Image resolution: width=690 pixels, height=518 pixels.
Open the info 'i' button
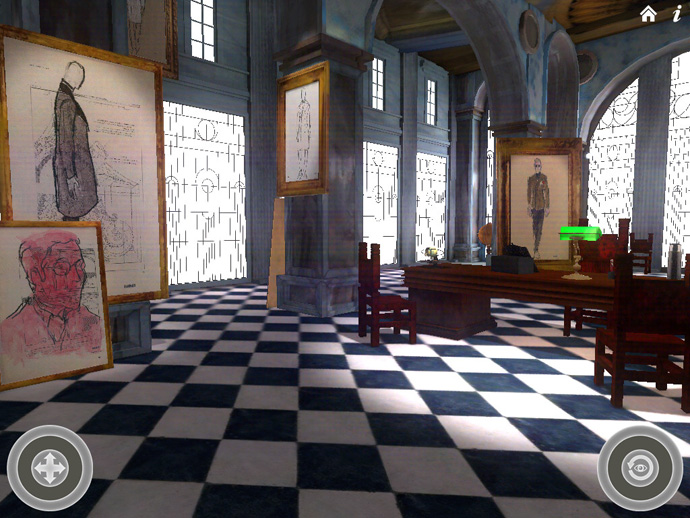[x=677, y=13]
